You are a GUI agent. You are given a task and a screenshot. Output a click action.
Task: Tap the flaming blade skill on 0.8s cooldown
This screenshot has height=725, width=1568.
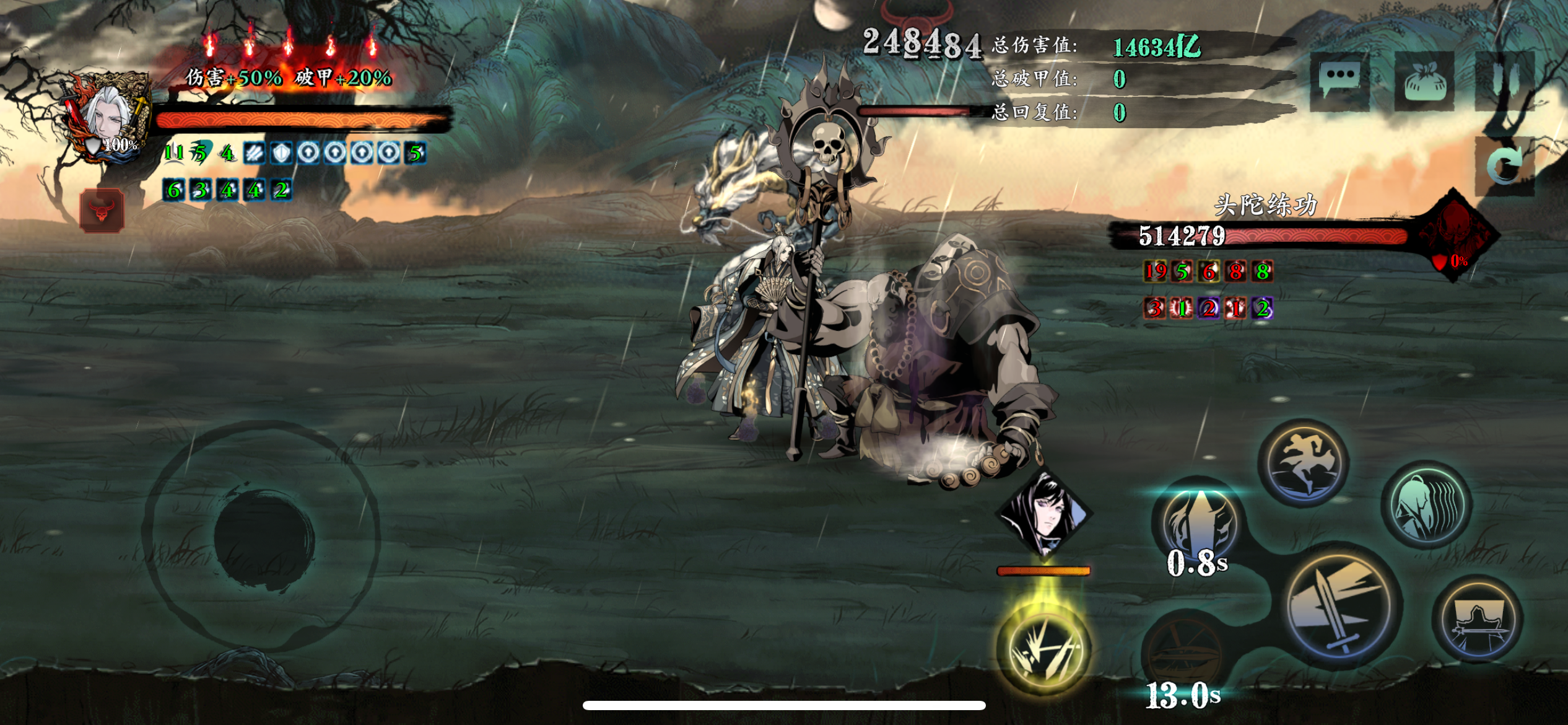click(x=1198, y=524)
